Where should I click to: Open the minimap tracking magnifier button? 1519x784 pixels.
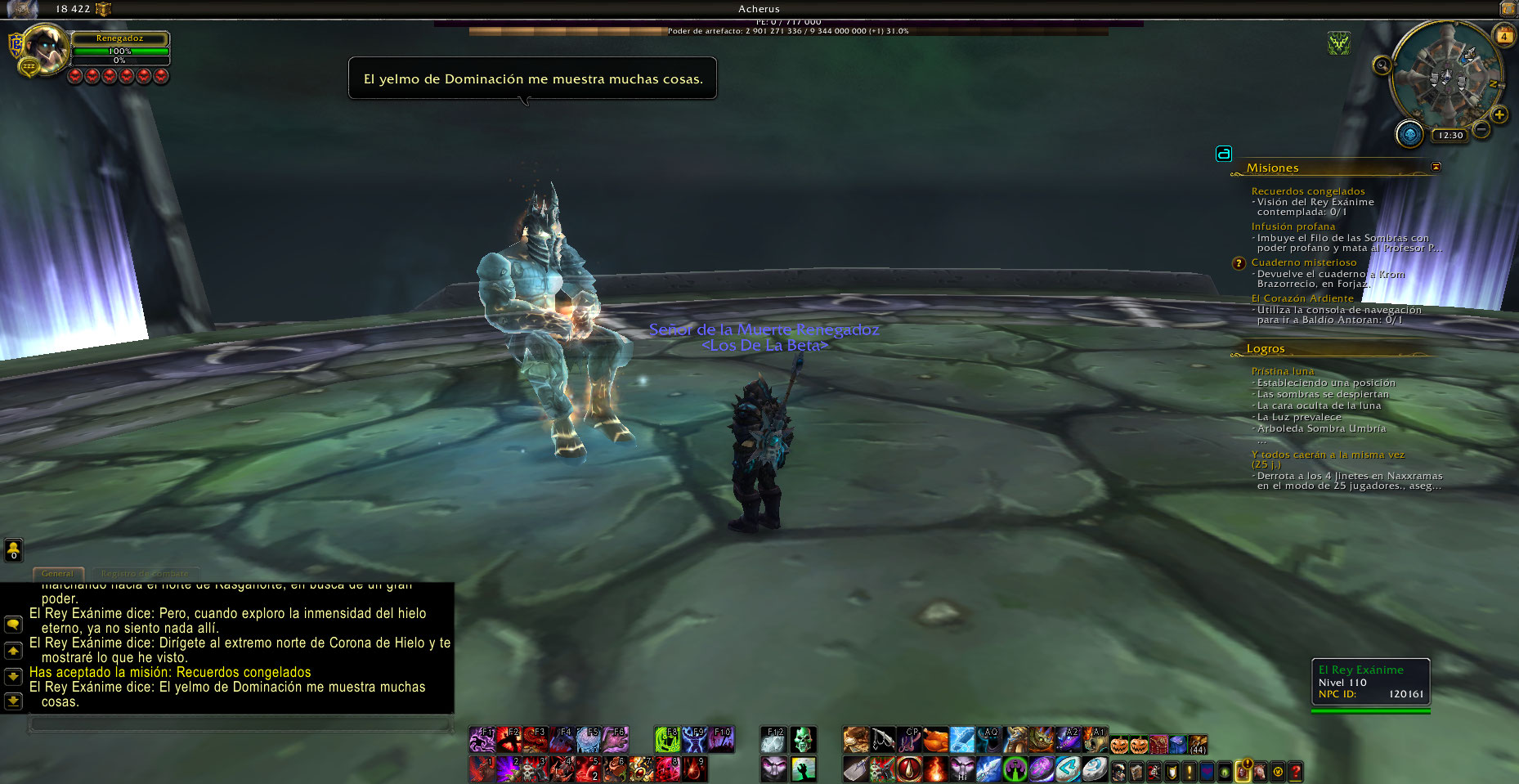[1382, 65]
